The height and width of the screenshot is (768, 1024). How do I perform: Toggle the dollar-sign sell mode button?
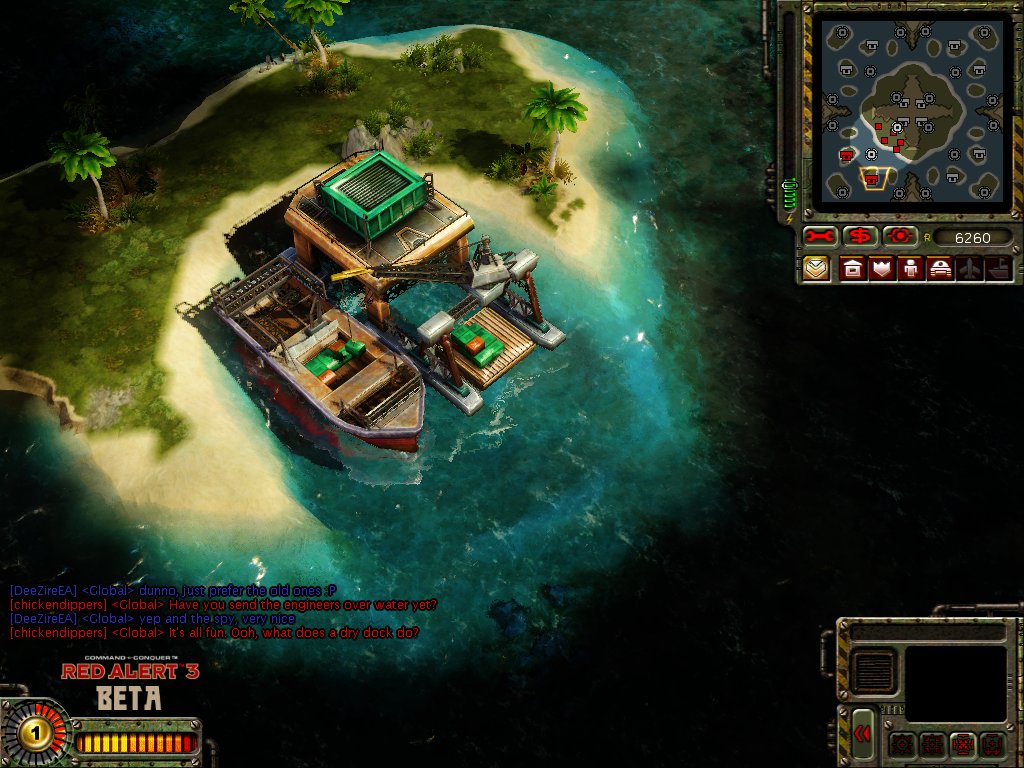[x=859, y=237]
